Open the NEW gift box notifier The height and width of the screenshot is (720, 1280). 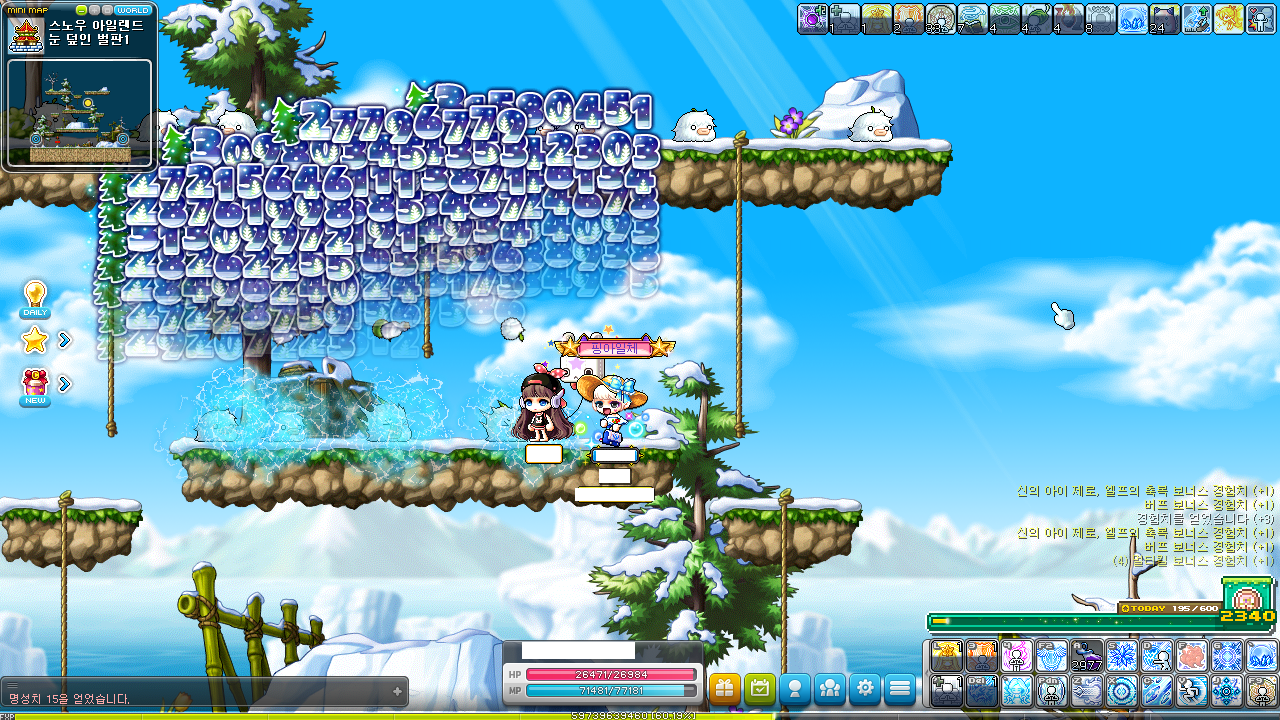tap(35, 387)
